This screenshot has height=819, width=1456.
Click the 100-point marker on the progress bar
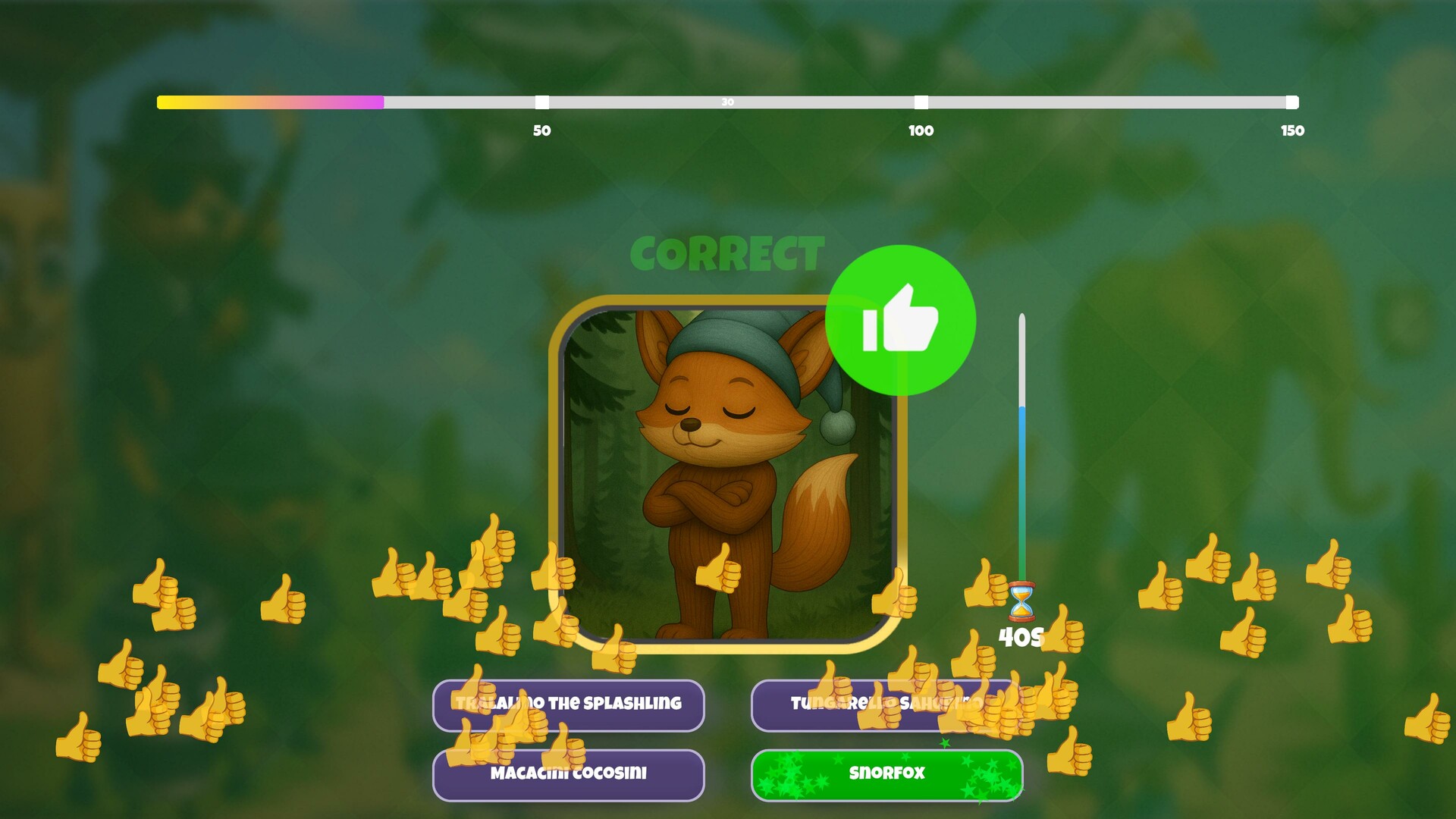click(921, 101)
